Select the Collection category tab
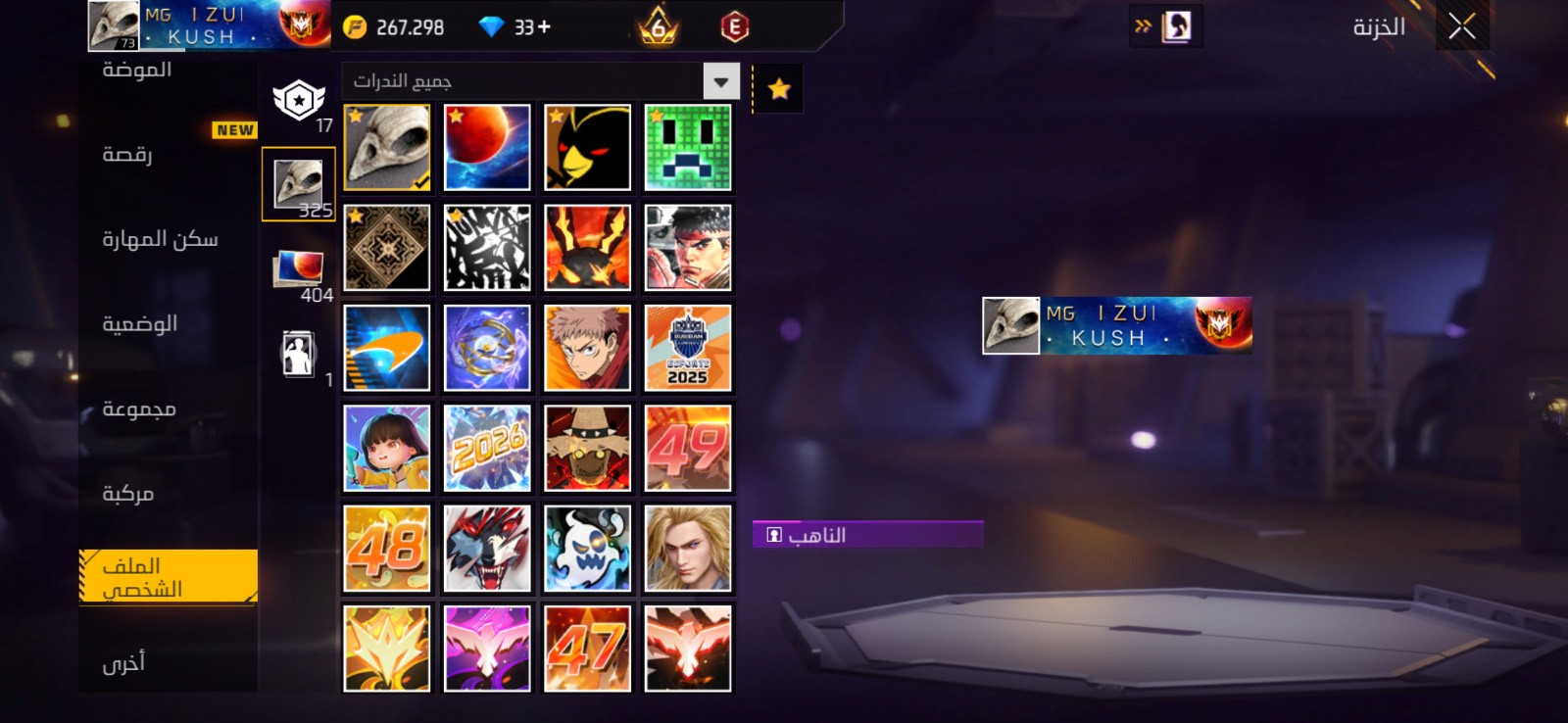Viewport: 1568px width, 723px height. tap(139, 409)
